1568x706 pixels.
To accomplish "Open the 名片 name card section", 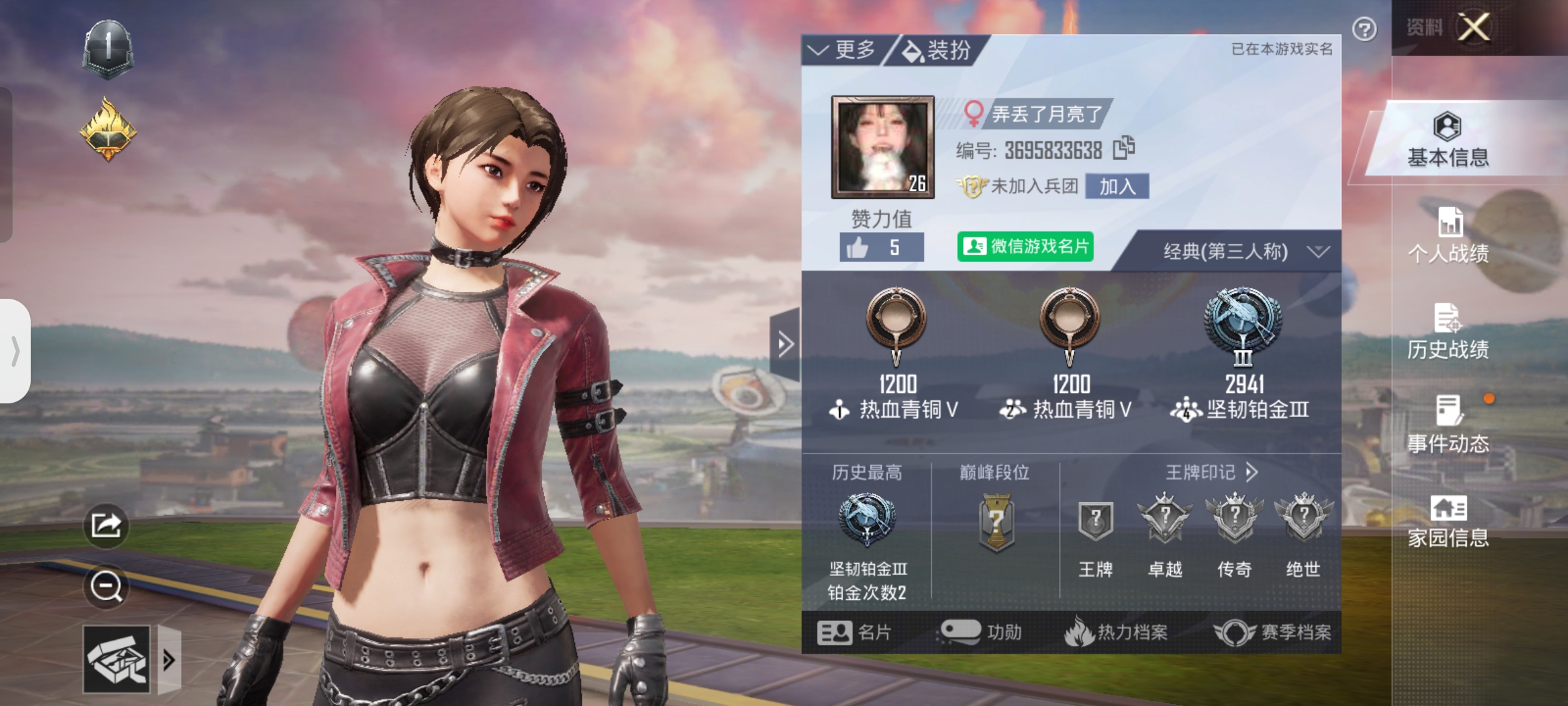I will [854, 632].
